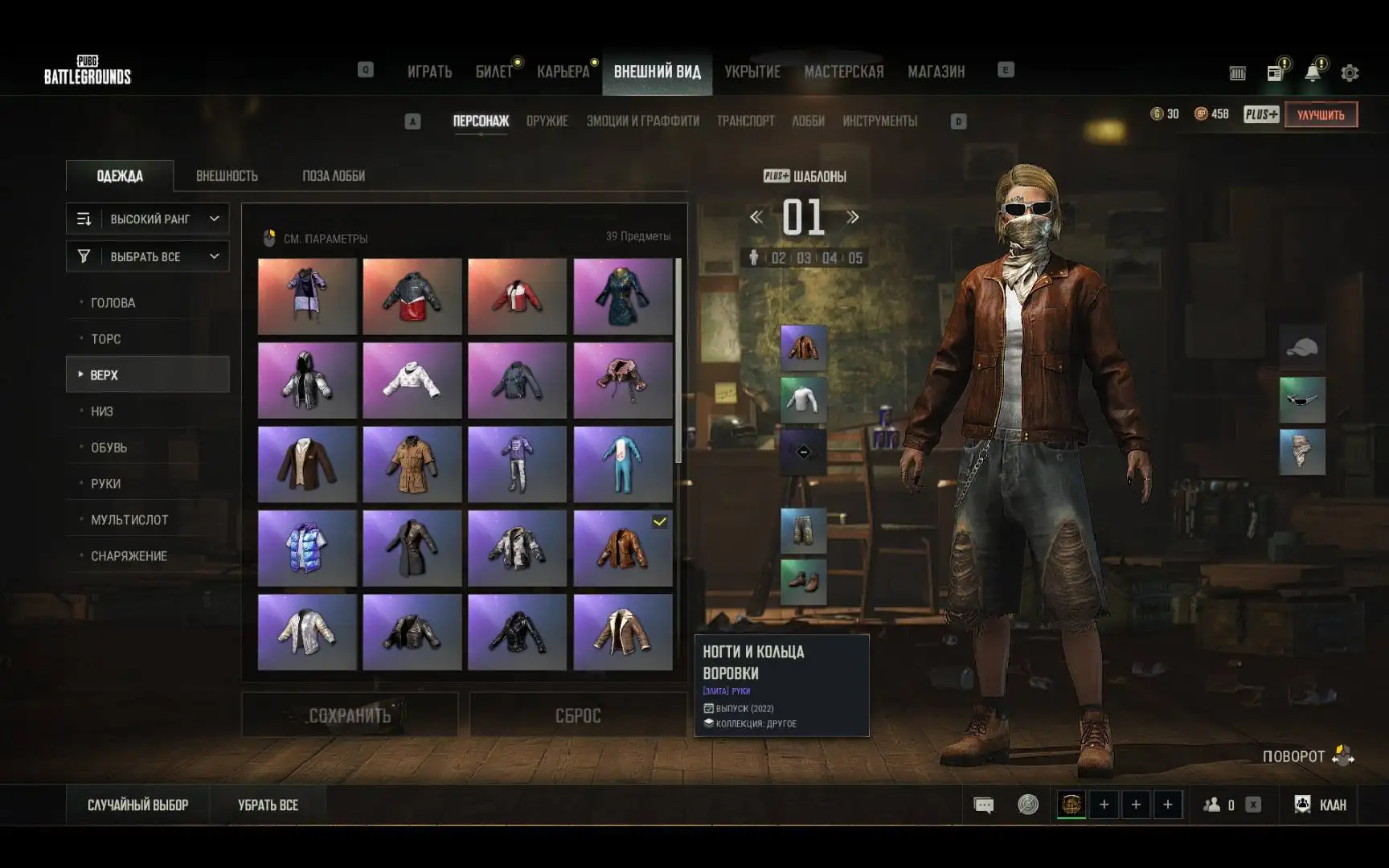Go to the МАГАЗИН store page

[x=936, y=72]
